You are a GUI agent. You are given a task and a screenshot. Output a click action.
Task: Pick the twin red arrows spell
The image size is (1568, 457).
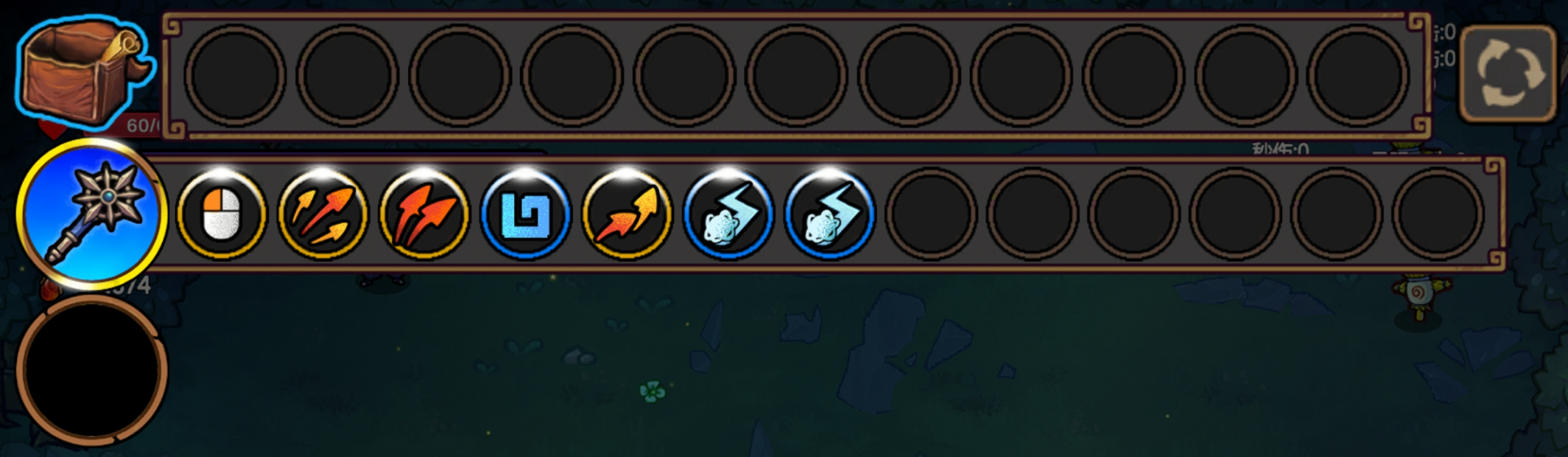[423, 214]
